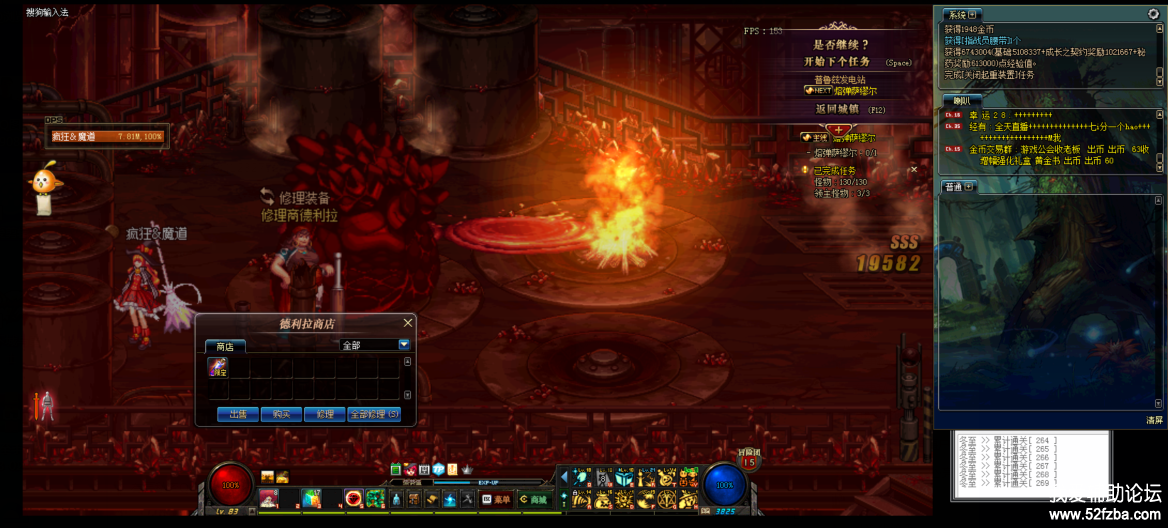Image resolution: width=1168 pixels, height=528 pixels.
Task: Switch to the 商店 tab
Action: click(225, 346)
